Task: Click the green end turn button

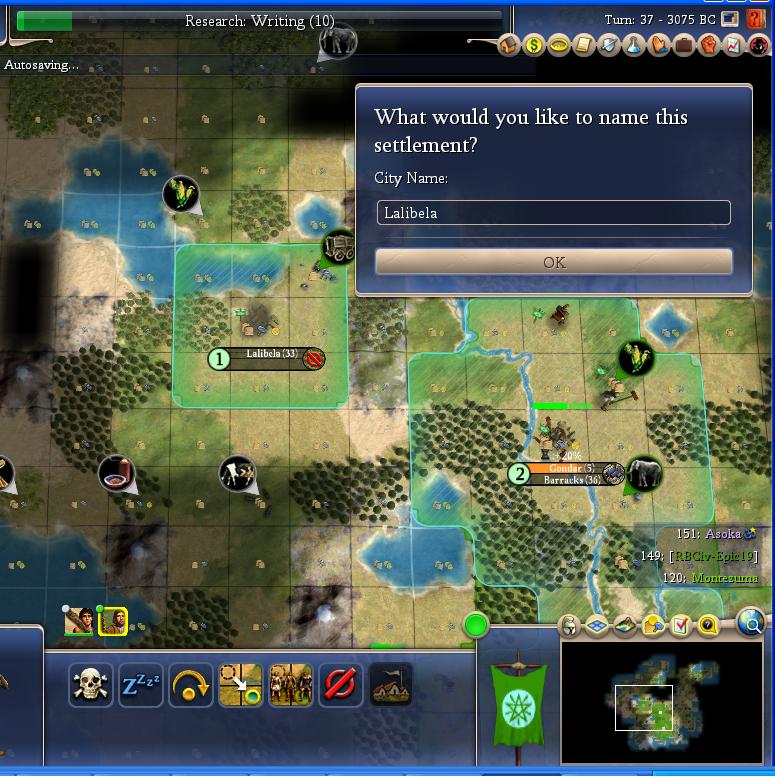Action: 476,626
